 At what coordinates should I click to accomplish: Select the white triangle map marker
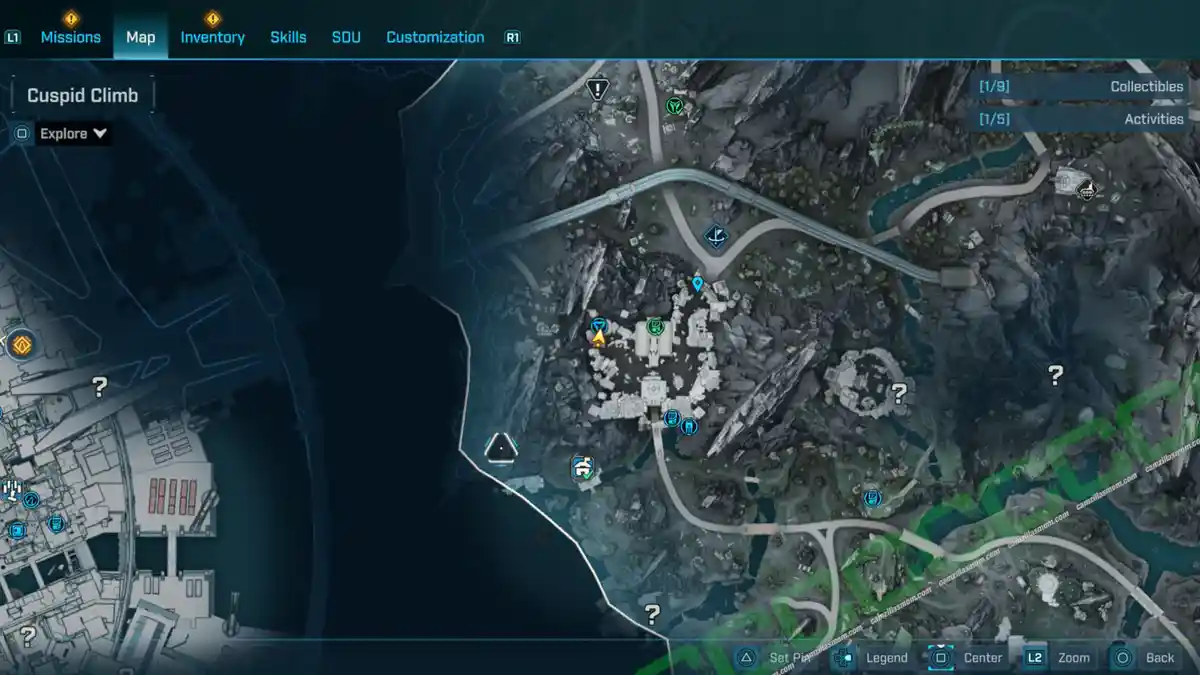click(500, 446)
